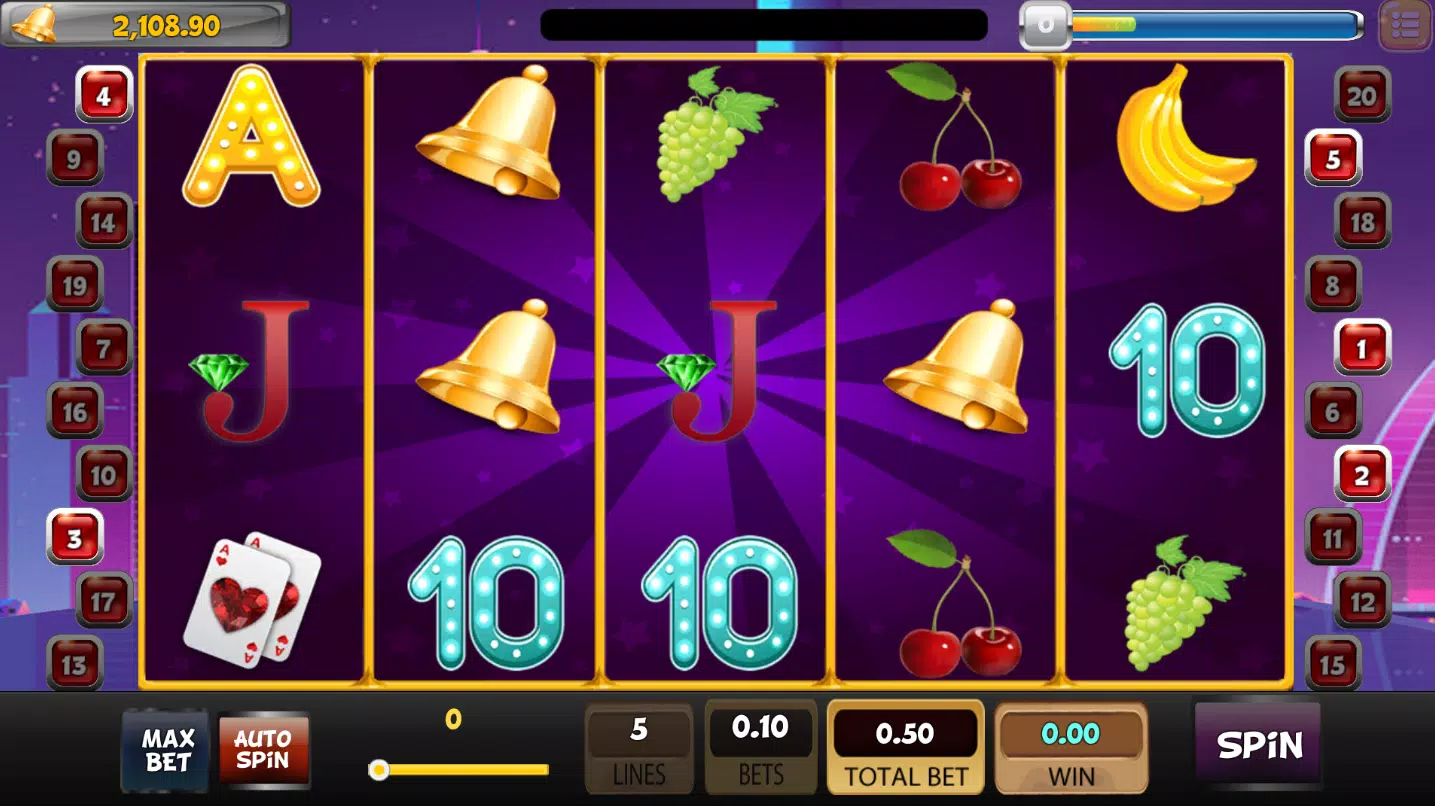This screenshot has width=1435, height=806.
Task: Show payline number 19 marker
Action: click(75, 285)
